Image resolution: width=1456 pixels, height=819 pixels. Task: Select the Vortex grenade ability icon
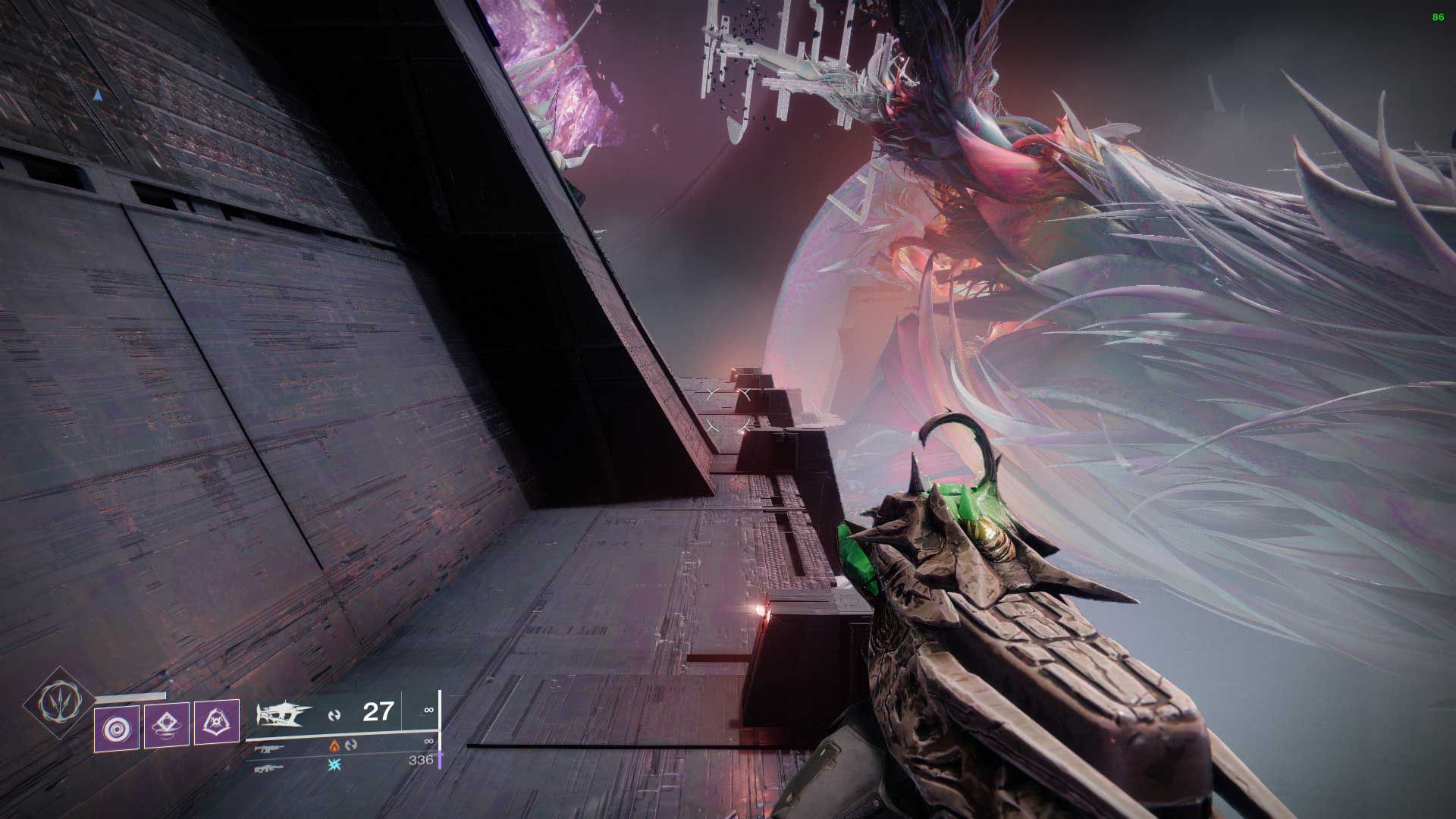pyautogui.click(x=116, y=727)
